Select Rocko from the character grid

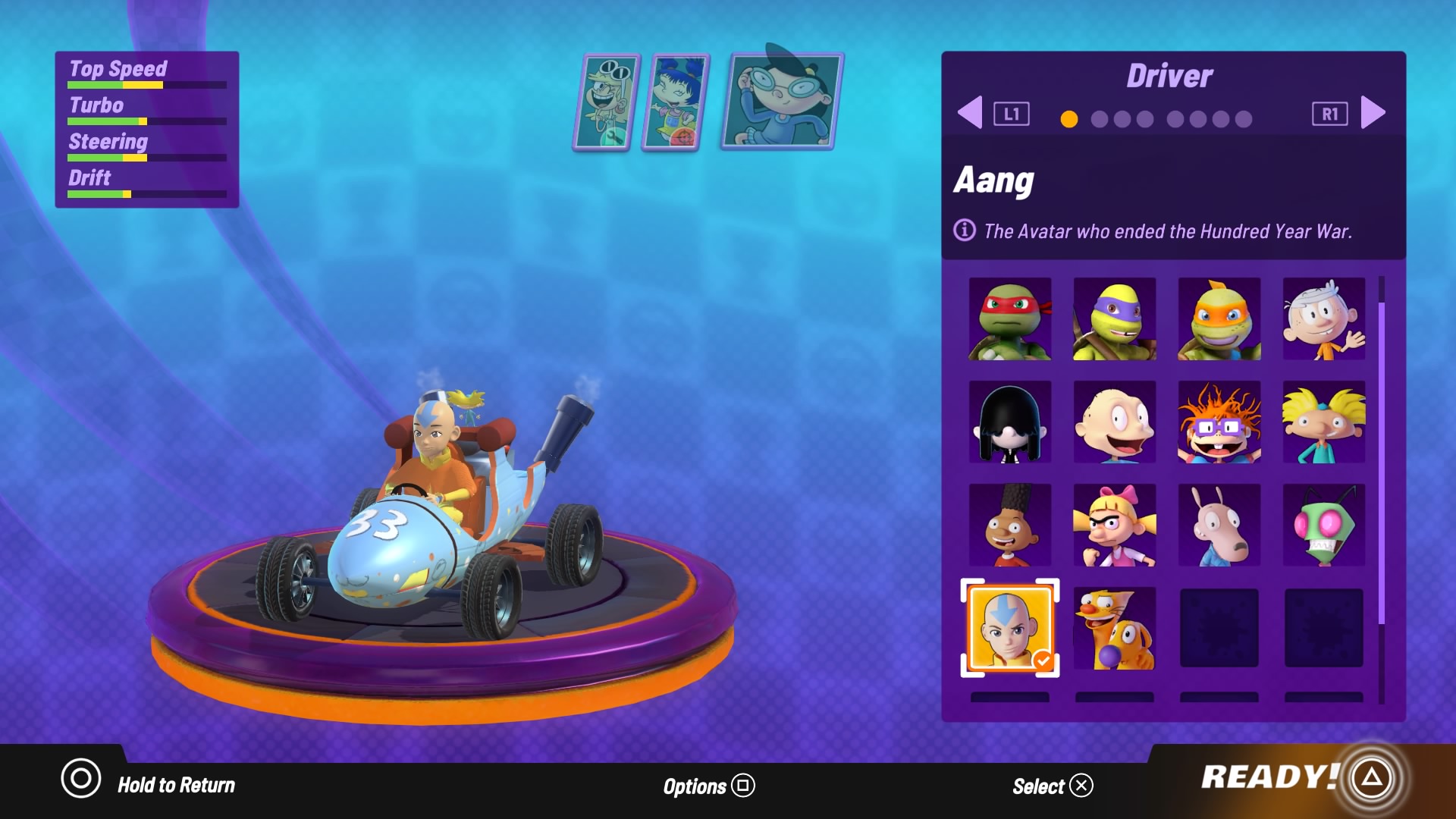point(1219,526)
